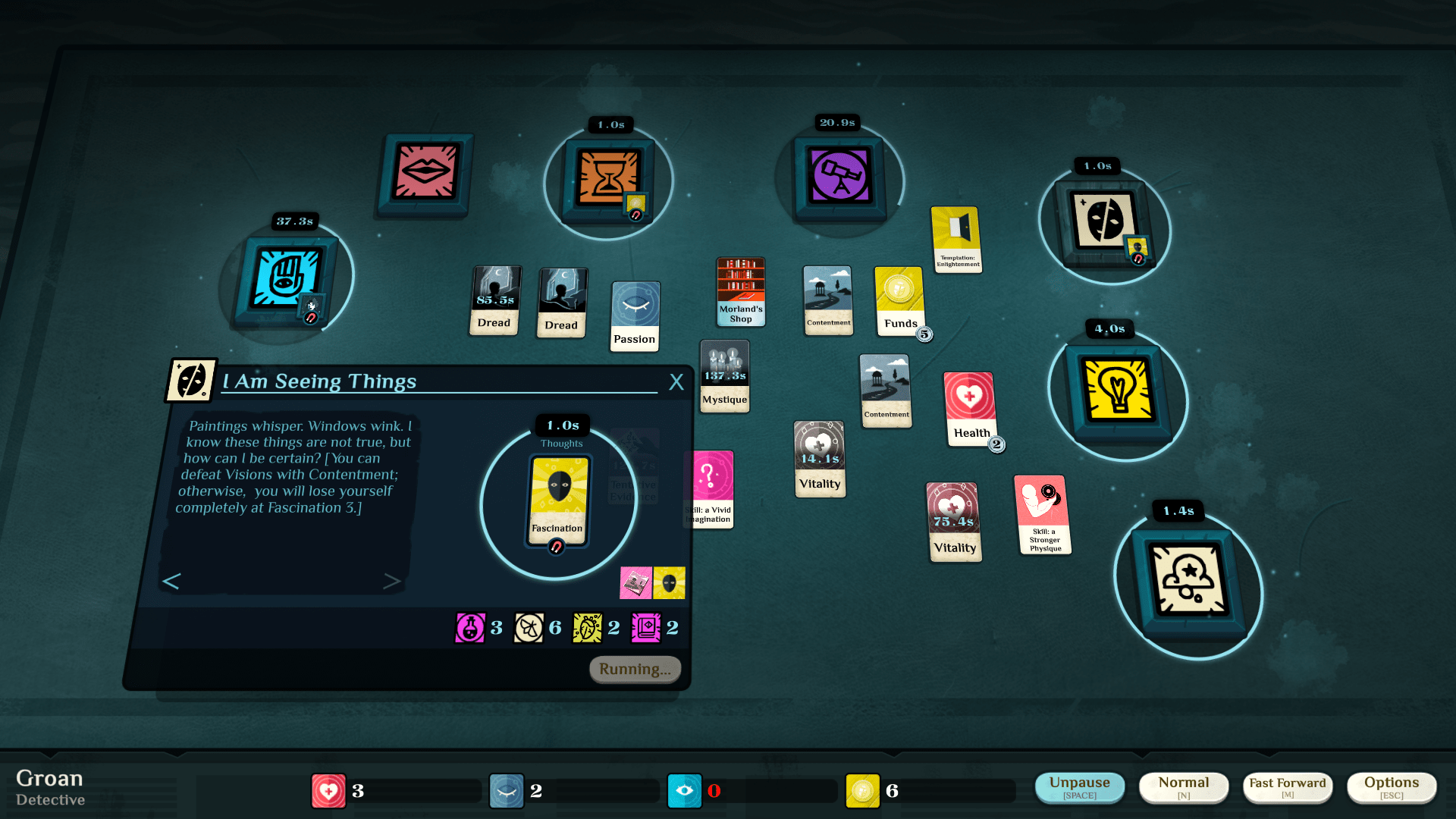Enable Fast Forward speed
The width and height of the screenshot is (1456, 819).
tap(1287, 787)
